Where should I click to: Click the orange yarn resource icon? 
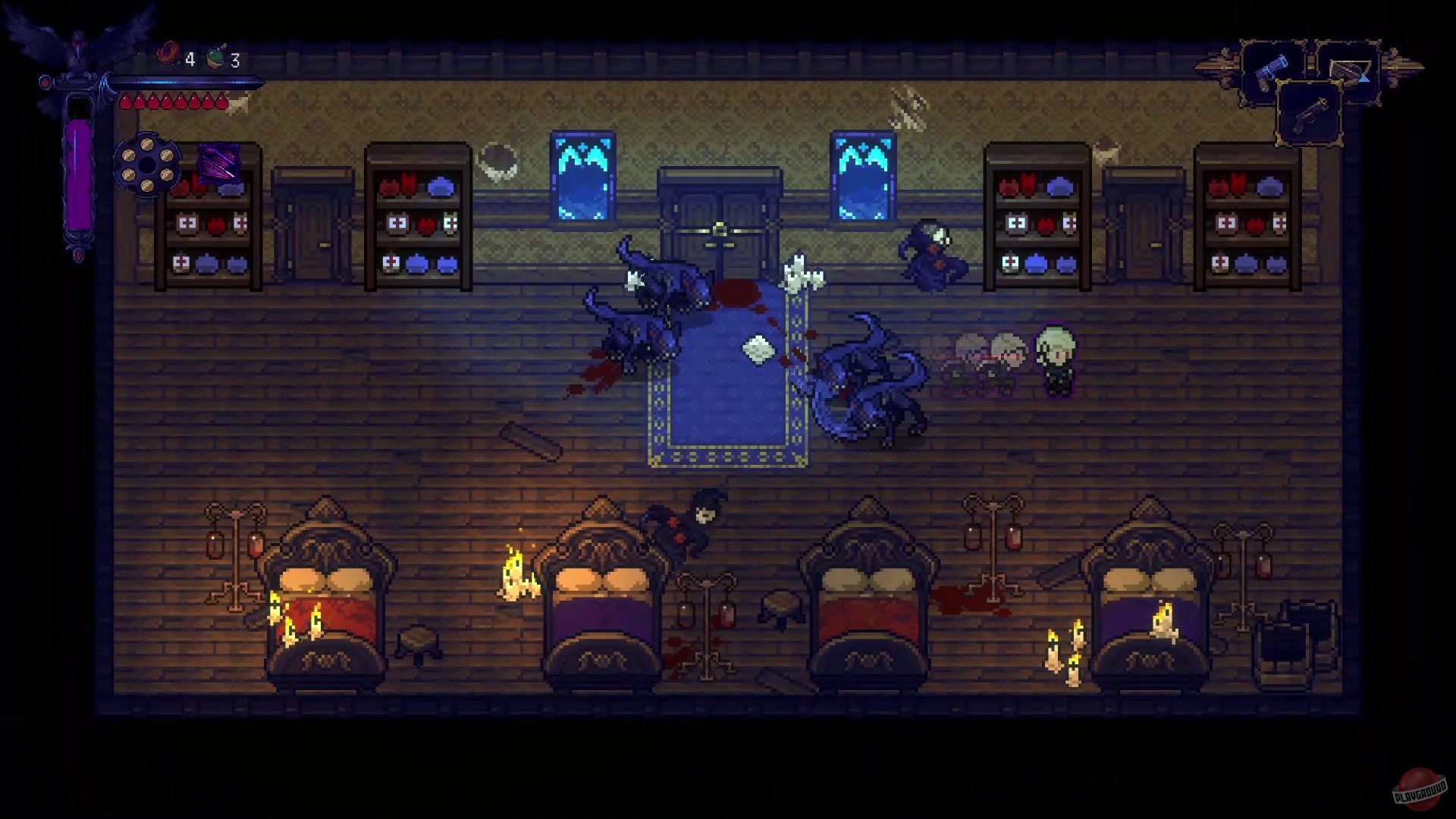168,54
